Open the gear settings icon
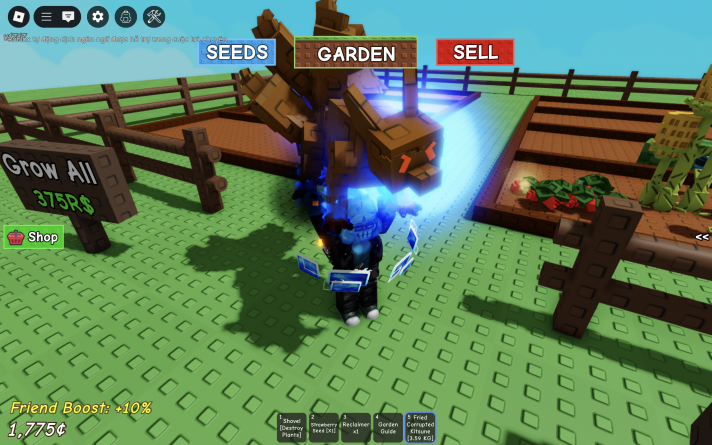 97,17
